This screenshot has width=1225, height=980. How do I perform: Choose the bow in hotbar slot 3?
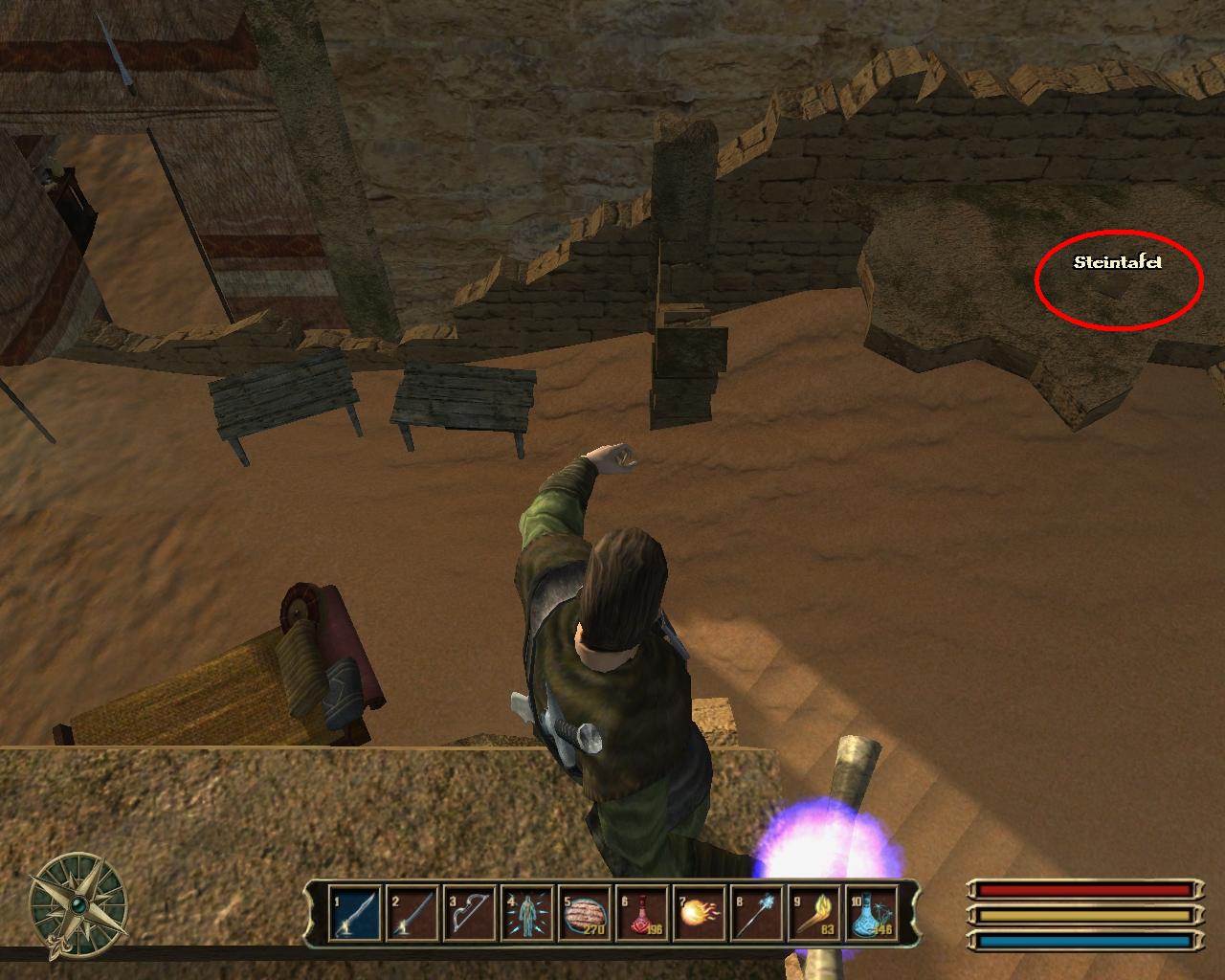click(470, 914)
